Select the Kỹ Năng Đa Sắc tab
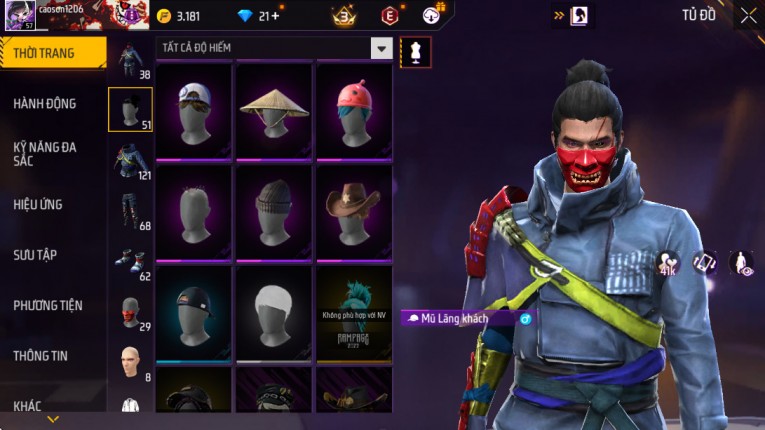Viewport: 765px width, 430px height. pos(45,153)
